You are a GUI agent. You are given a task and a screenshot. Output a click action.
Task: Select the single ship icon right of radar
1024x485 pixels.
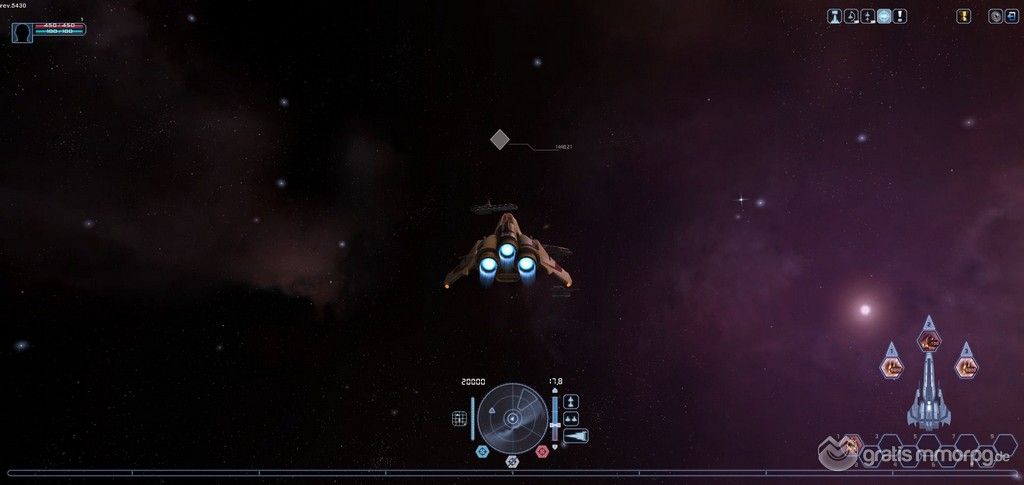(570, 401)
